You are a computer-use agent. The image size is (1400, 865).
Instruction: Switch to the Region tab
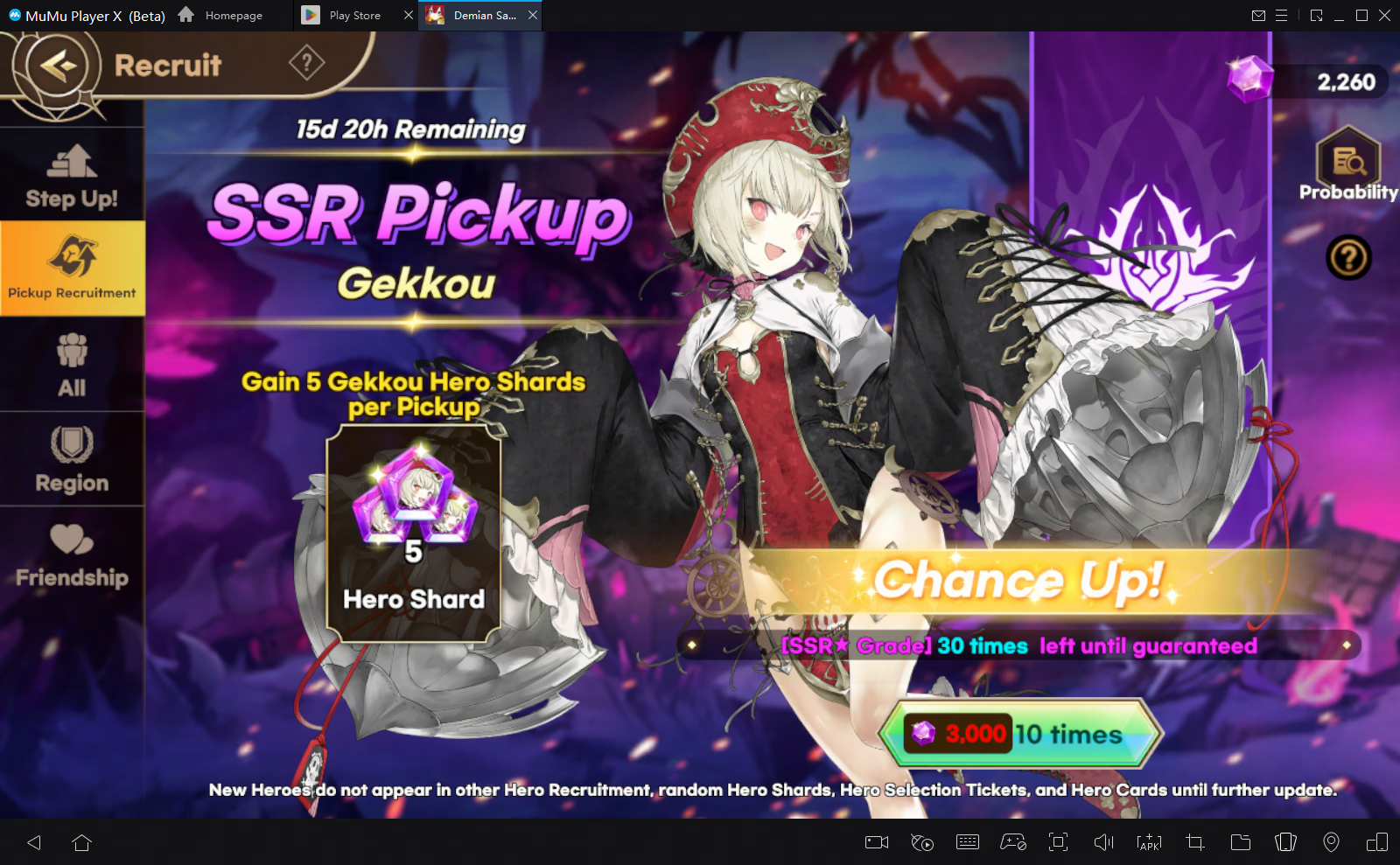tap(72, 460)
